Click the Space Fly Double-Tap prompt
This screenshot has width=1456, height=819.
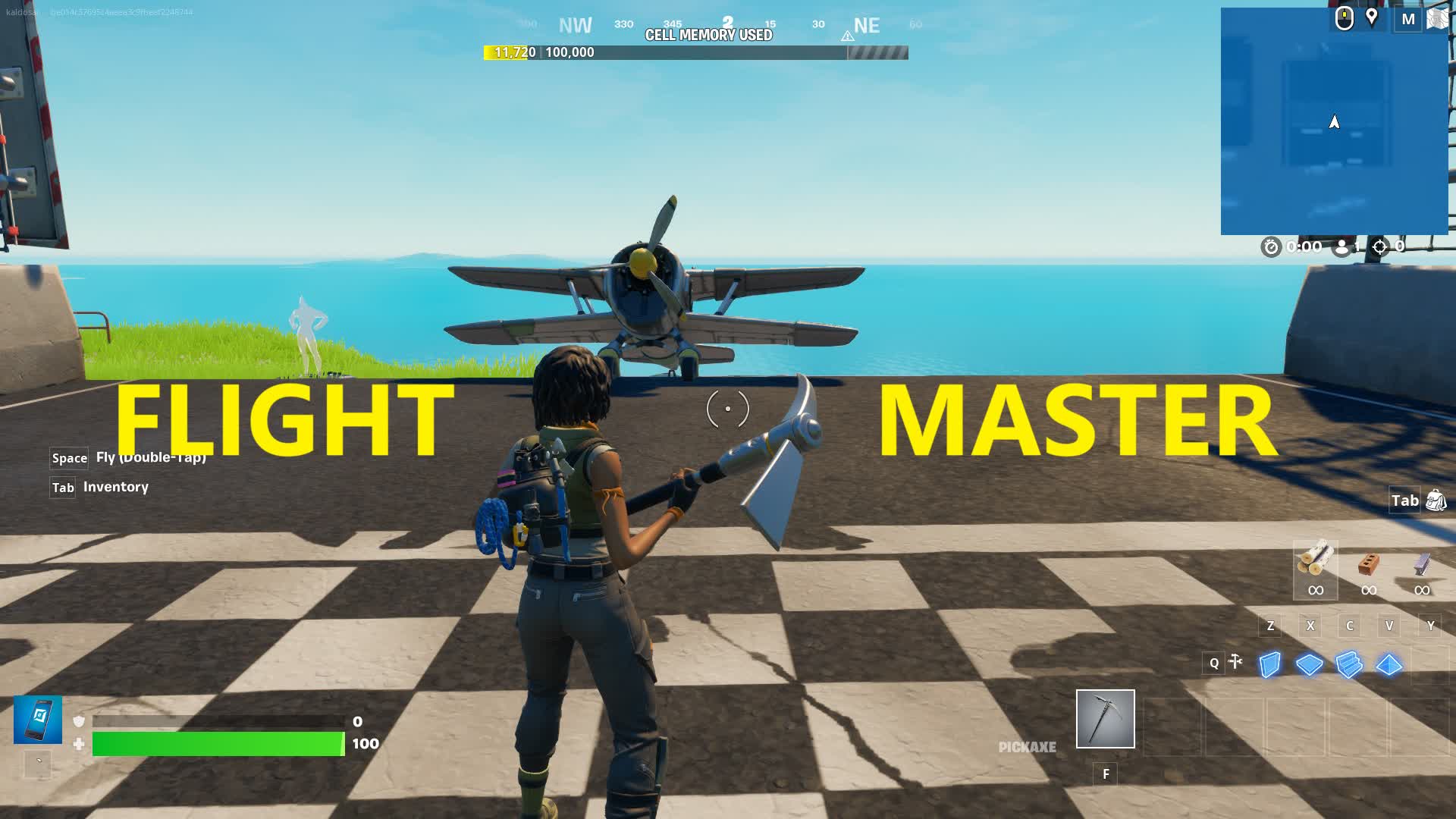(x=129, y=458)
